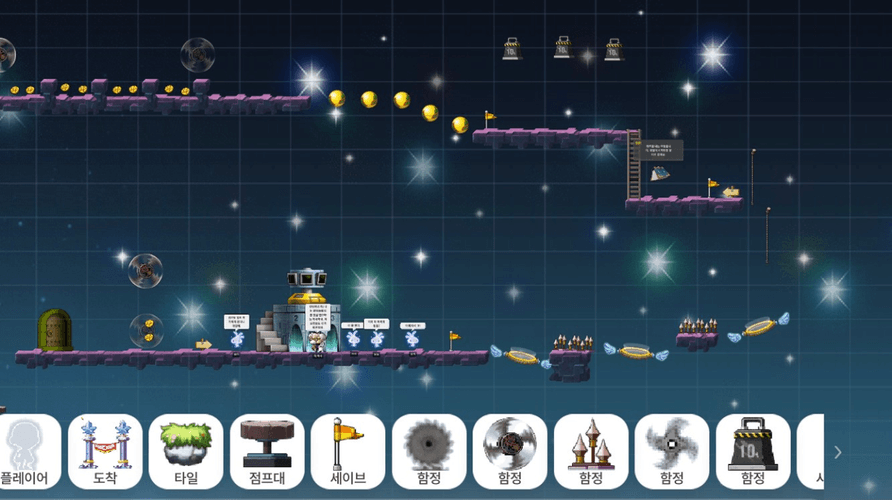Select the four-point shuriken trap
Screen dimensions: 892x500
coord(672,451)
